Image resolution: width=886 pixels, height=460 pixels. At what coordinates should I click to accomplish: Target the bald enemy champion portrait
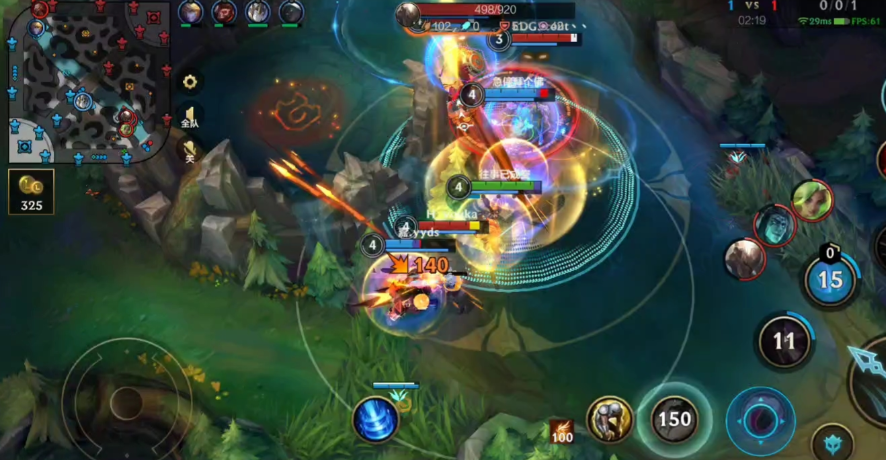[x=744, y=258]
